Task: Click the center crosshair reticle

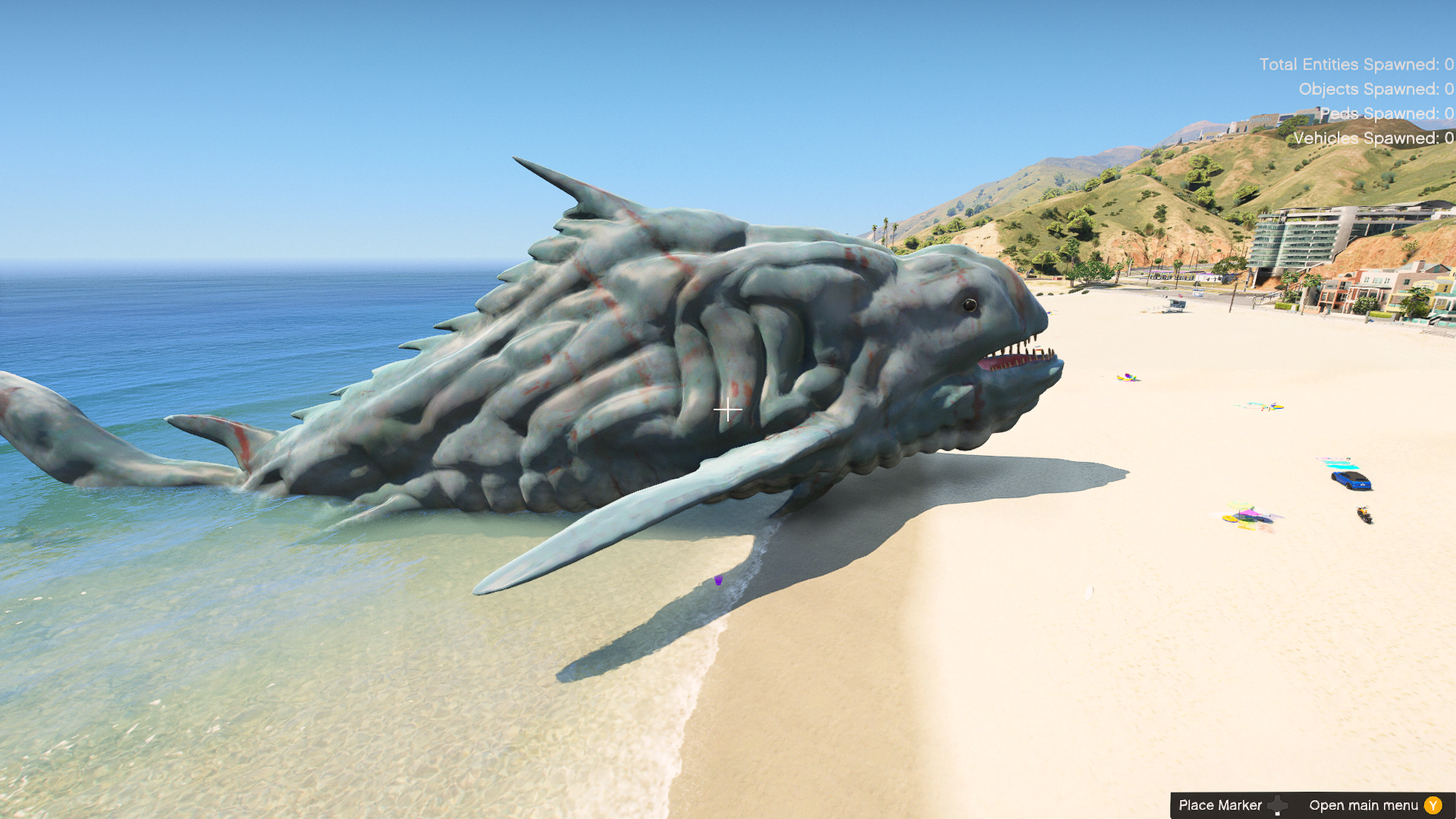Action: coord(728,409)
